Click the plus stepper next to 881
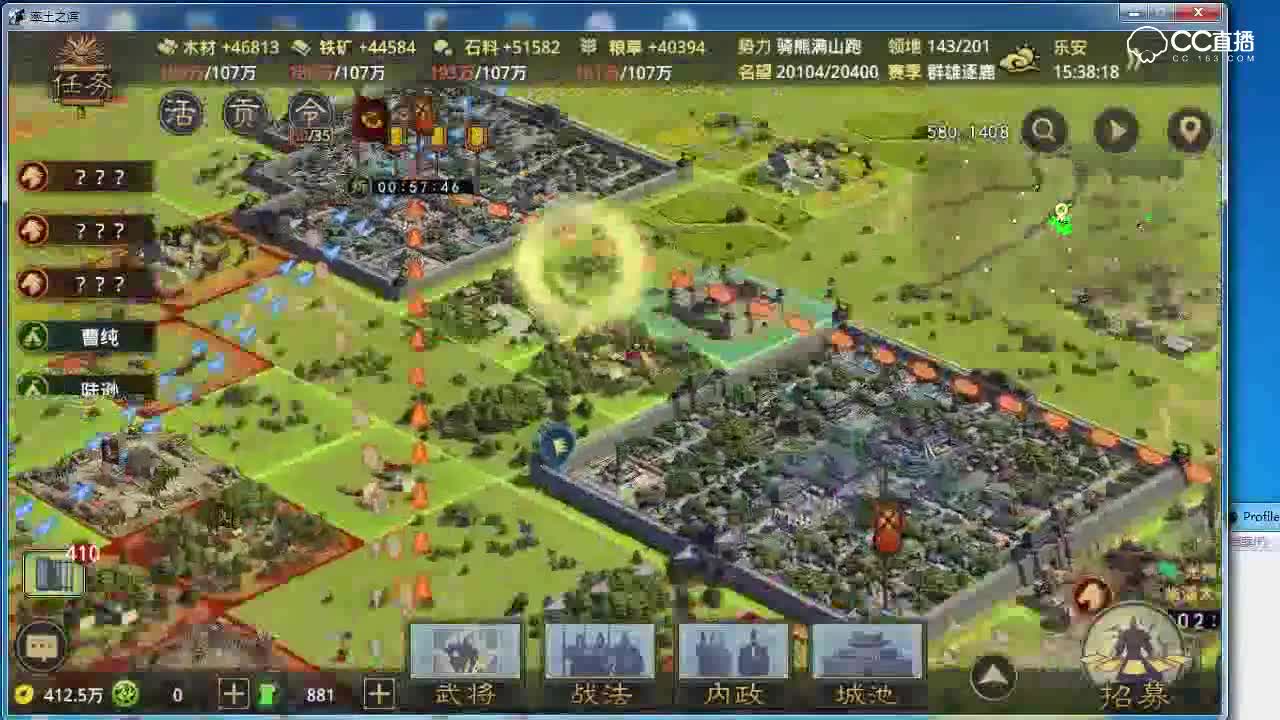Image resolution: width=1280 pixels, height=720 pixels. click(378, 693)
